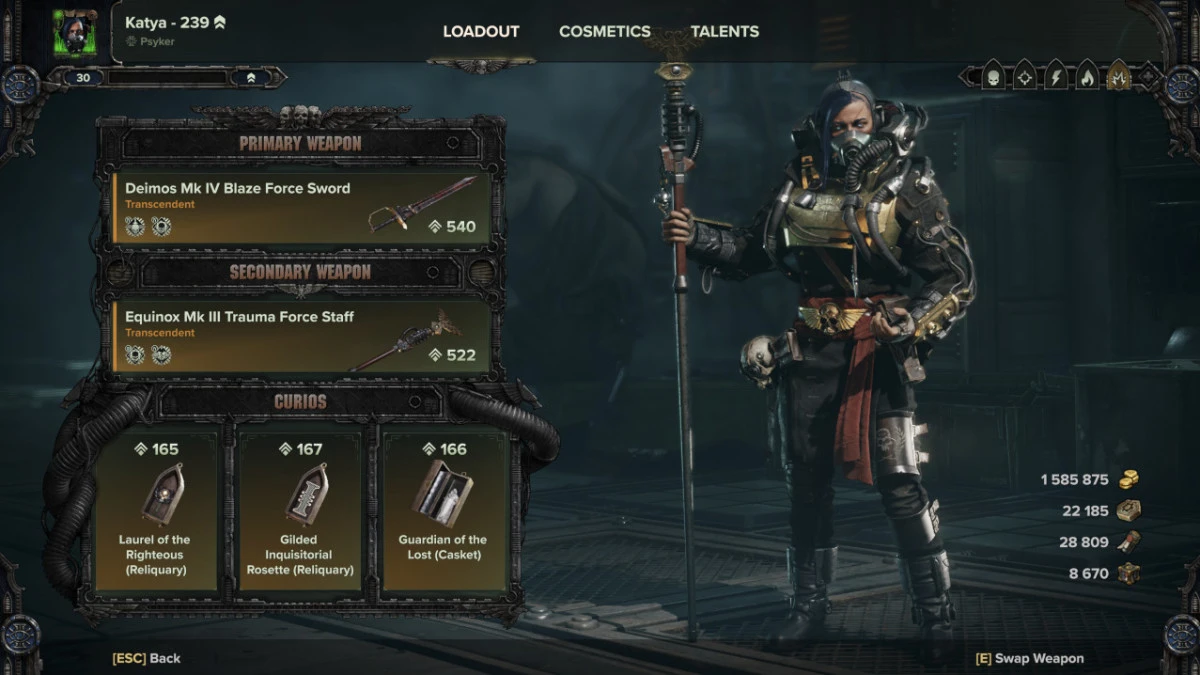Choose the Gilded Inquisitorial Rosette curio
The image size is (1200, 675).
[x=301, y=510]
